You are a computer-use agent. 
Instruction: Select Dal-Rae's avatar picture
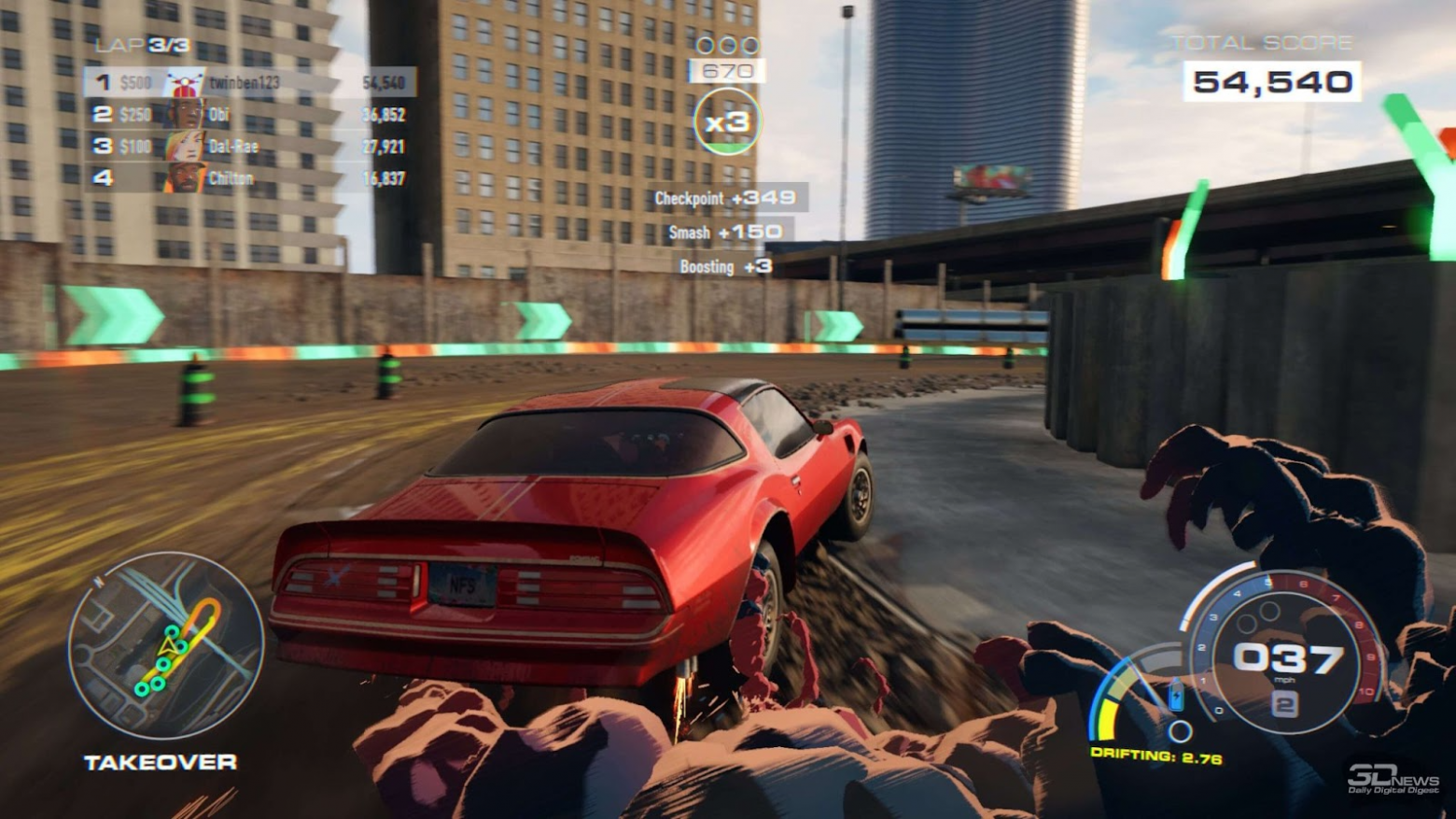click(x=186, y=147)
